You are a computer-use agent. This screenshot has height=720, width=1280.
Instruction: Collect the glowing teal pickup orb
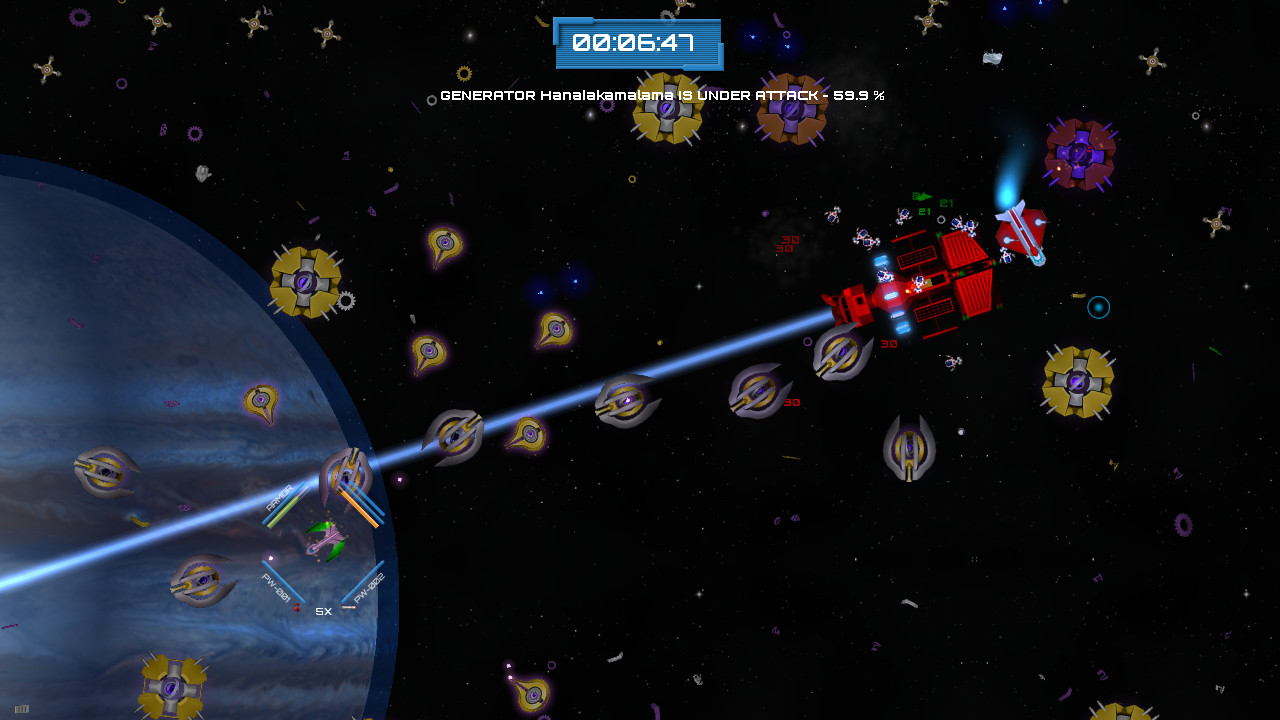1097,307
